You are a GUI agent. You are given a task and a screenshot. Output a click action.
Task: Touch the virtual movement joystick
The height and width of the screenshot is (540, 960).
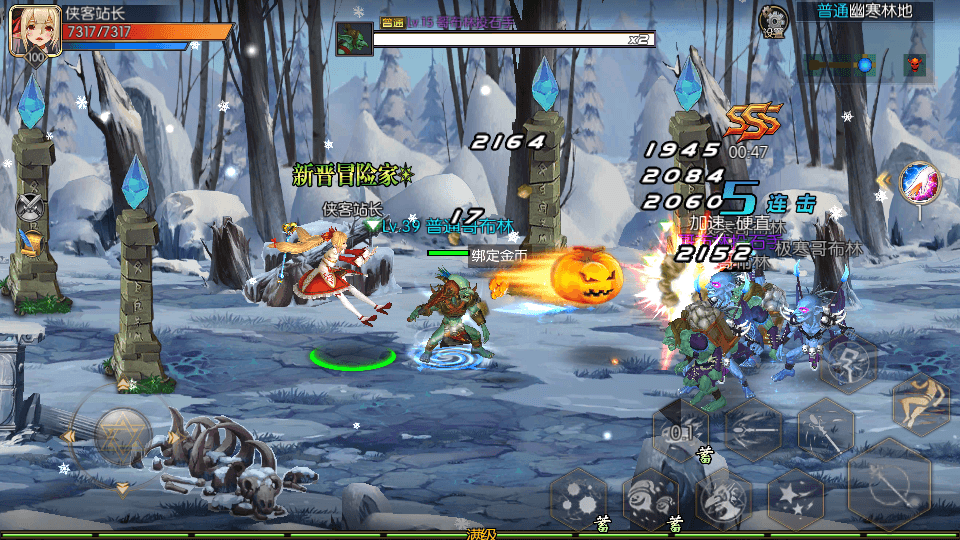pyautogui.click(x=122, y=435)
